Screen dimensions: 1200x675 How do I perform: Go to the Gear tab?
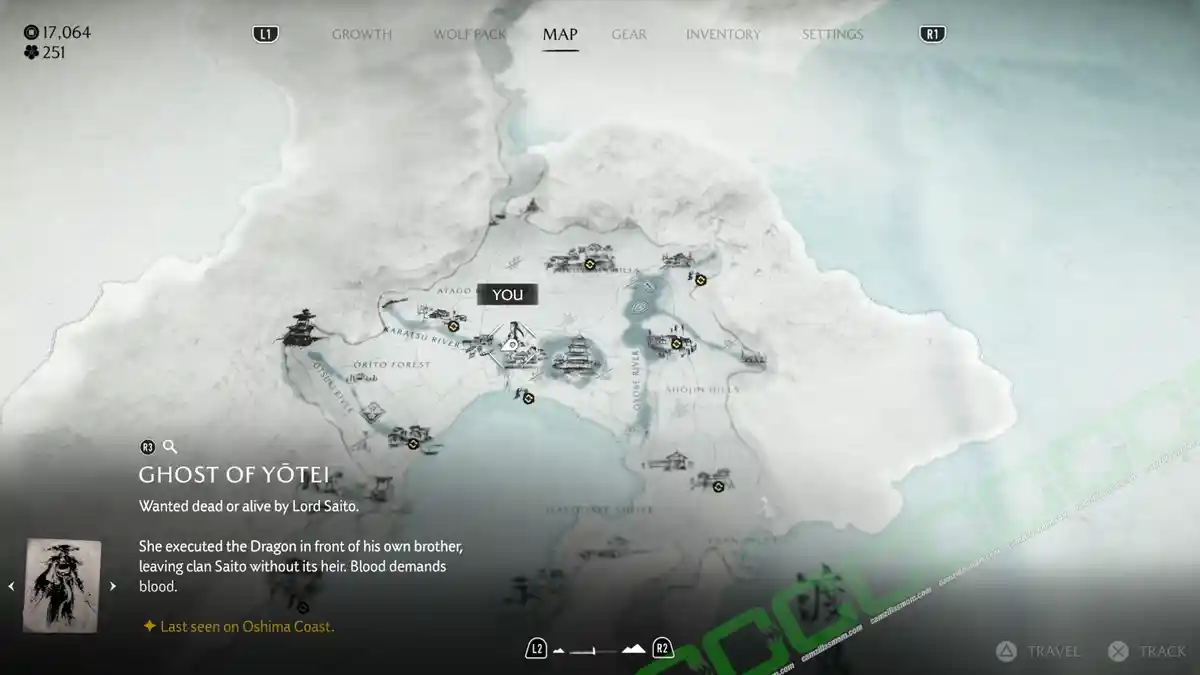[629, 34]
